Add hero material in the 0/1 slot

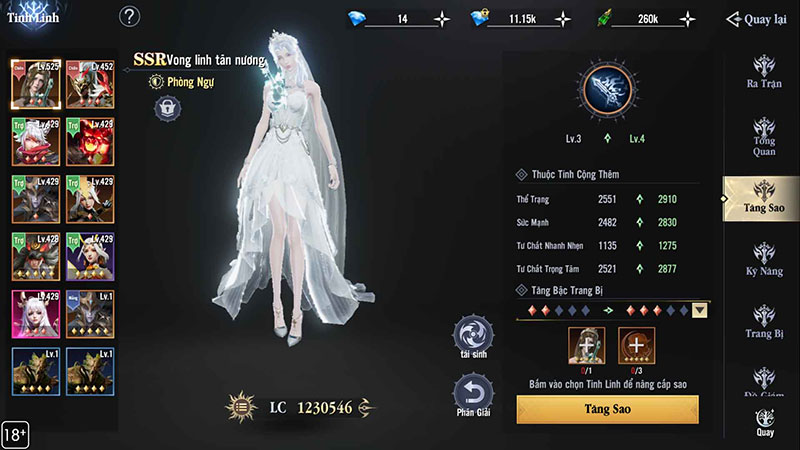(x=585, y=345)
